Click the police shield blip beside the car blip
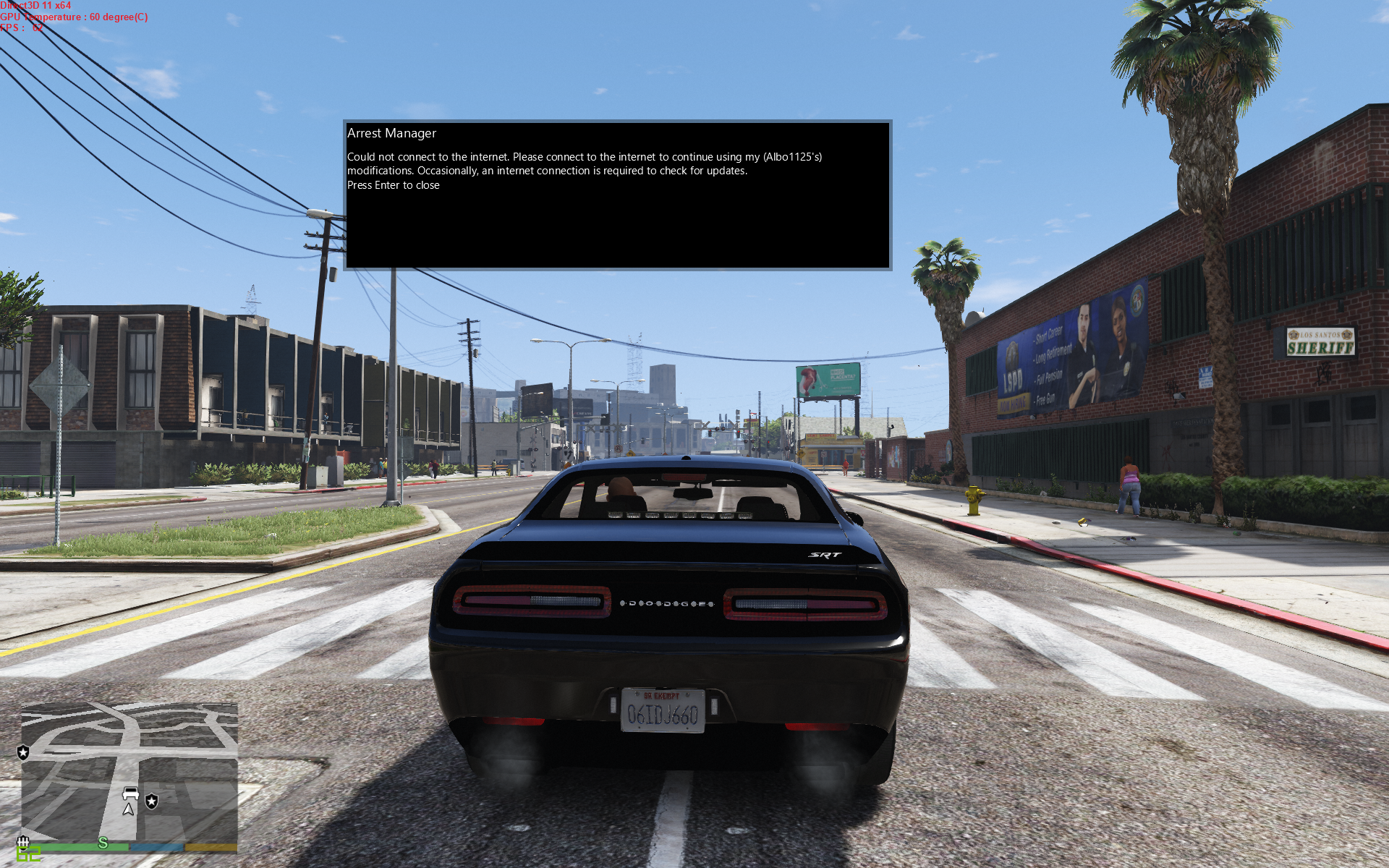 pos(152,801)
